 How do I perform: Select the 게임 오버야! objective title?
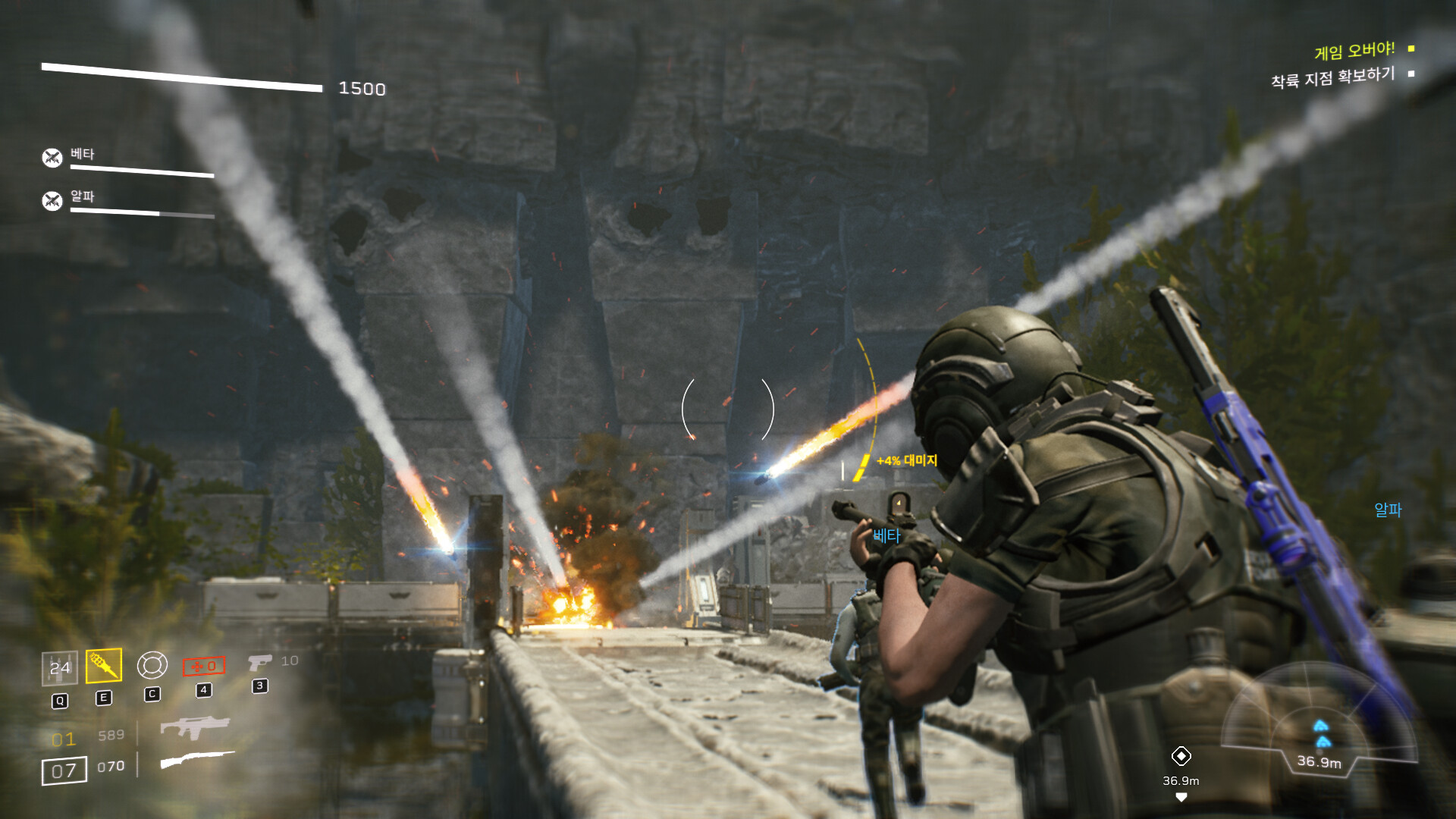(1354, 51)
